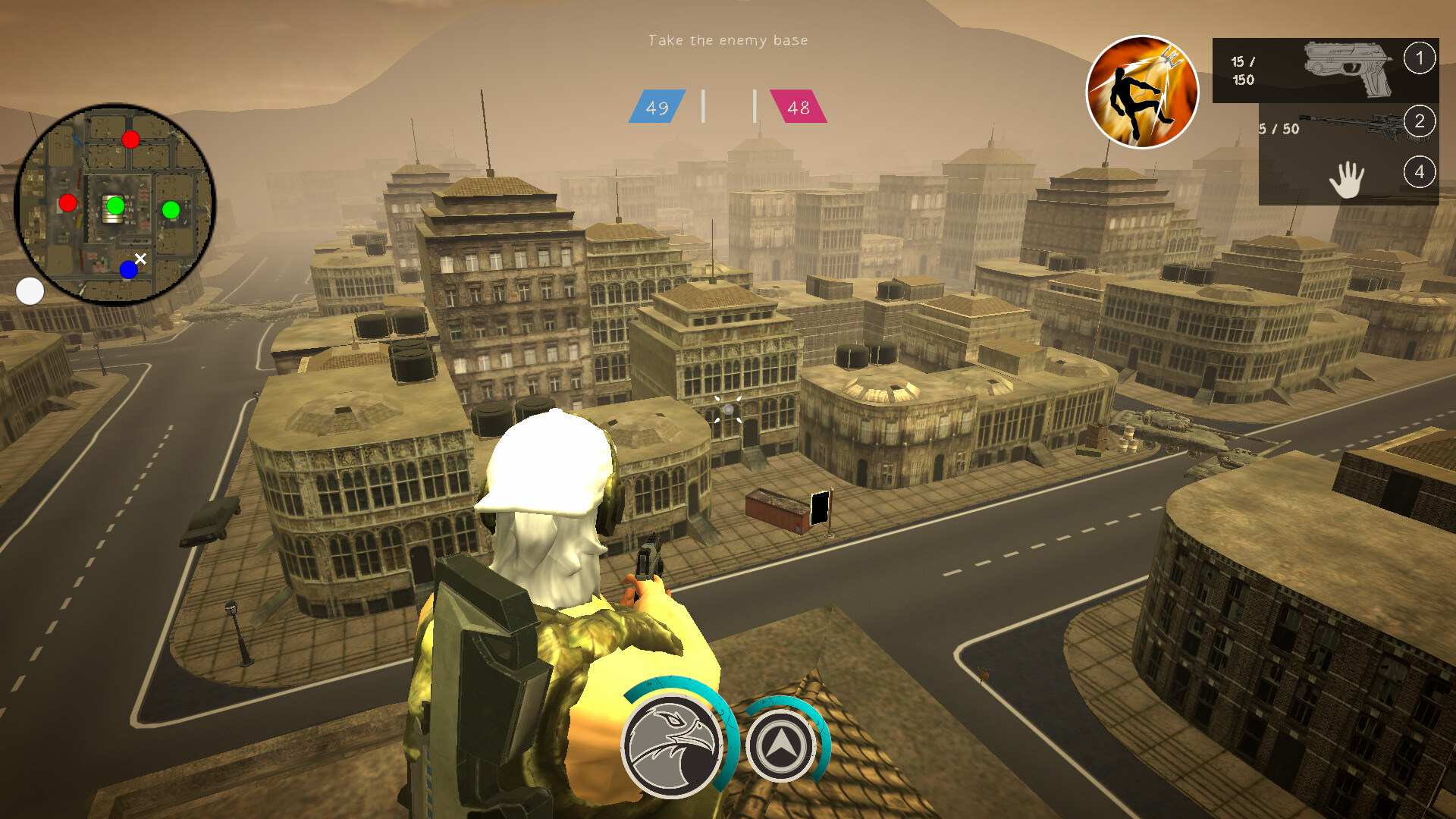The height and width of the screenshot is (819, 1456).
Task: Click the objective text Take the enemy base
Action: point(728,39)
